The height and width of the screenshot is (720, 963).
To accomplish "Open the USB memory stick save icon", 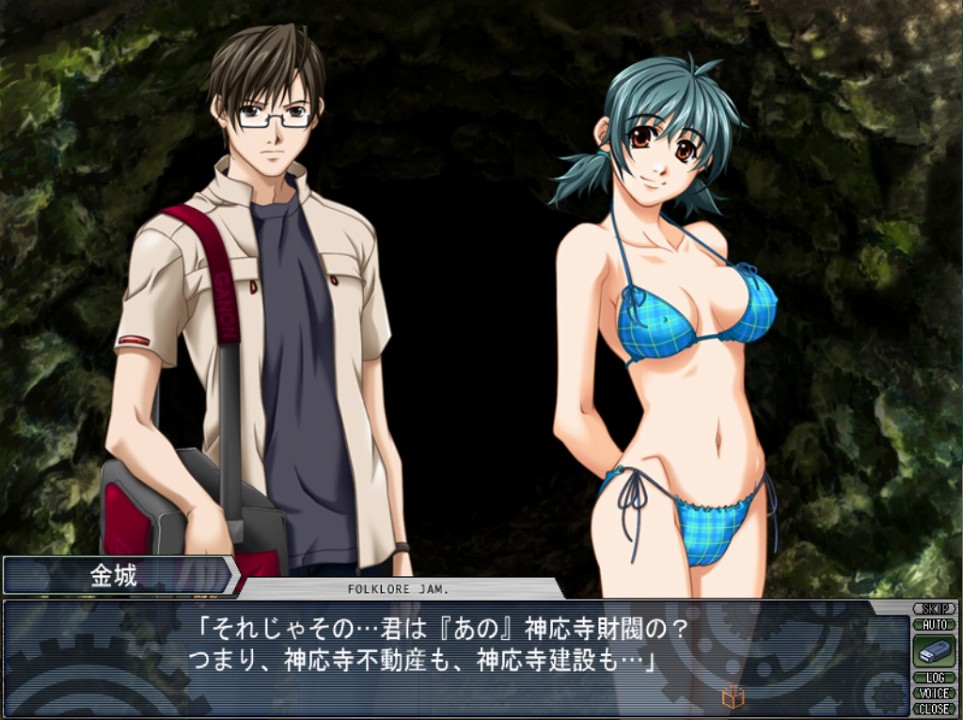I will pos(934,651).
